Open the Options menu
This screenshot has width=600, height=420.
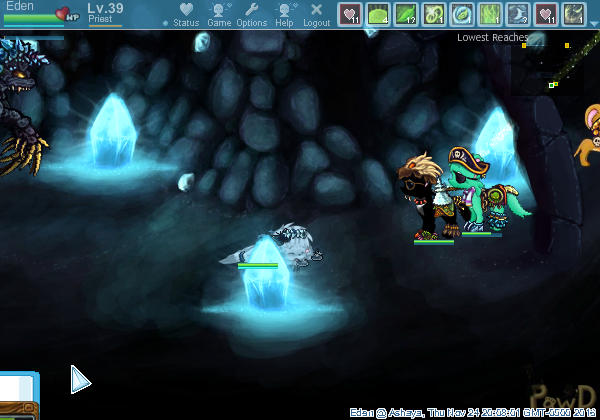252,14
